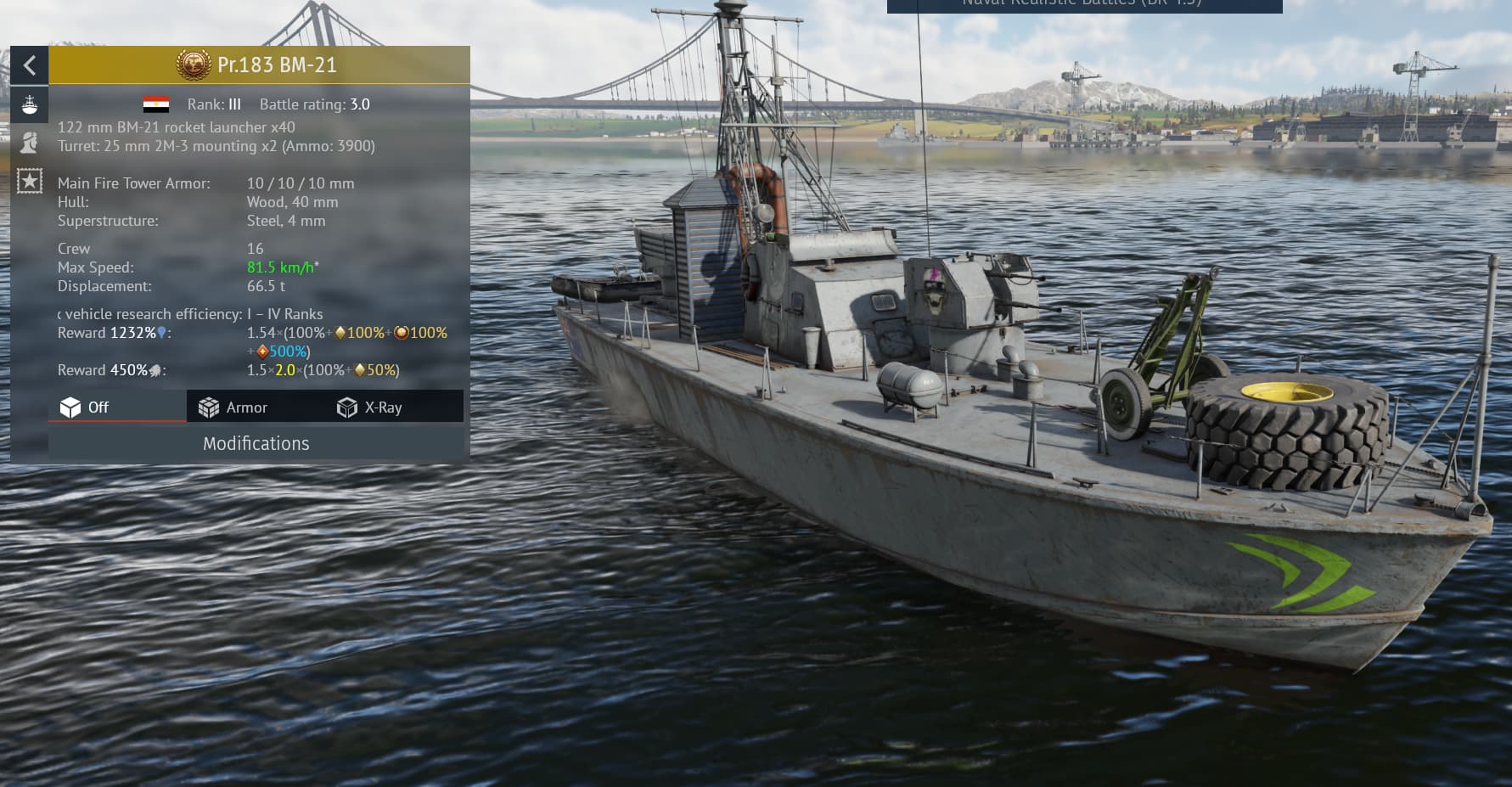Screen dimensions: 1512x787
Task: Open the Modifications panel
Action: tap(256, 443)
